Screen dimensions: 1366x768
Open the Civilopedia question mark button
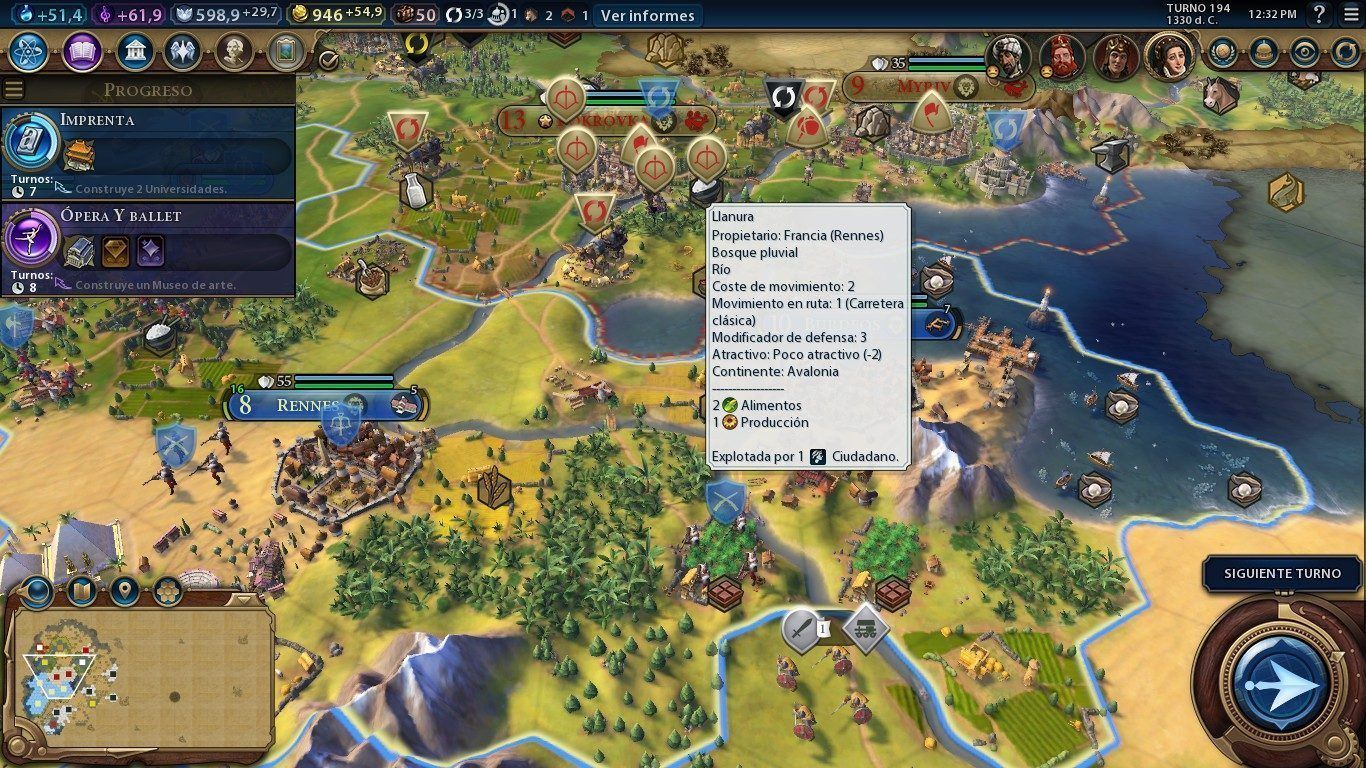pyautogui.click(x=1319, y=14)
